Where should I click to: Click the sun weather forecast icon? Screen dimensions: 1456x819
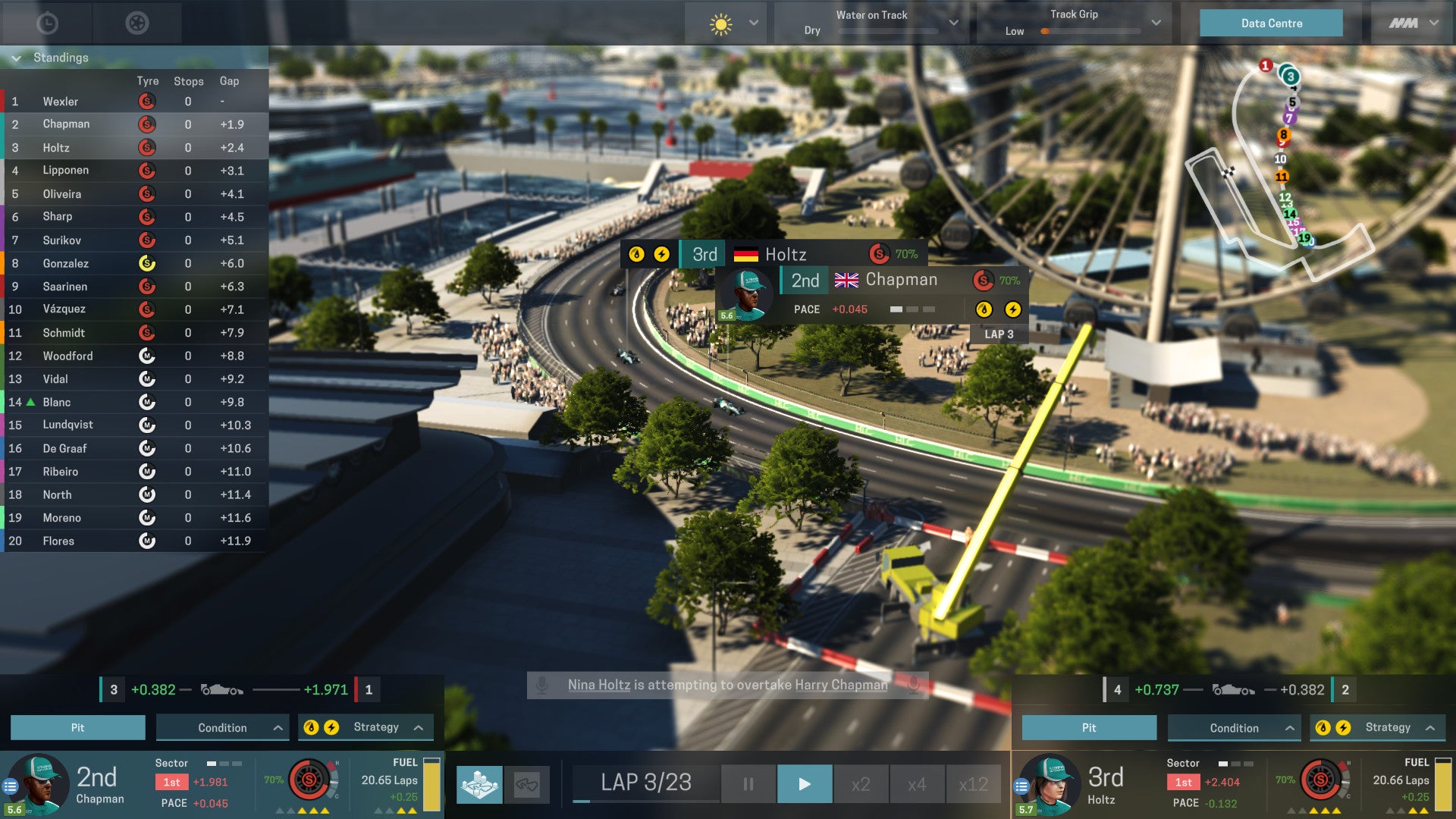tap(720, 23)
